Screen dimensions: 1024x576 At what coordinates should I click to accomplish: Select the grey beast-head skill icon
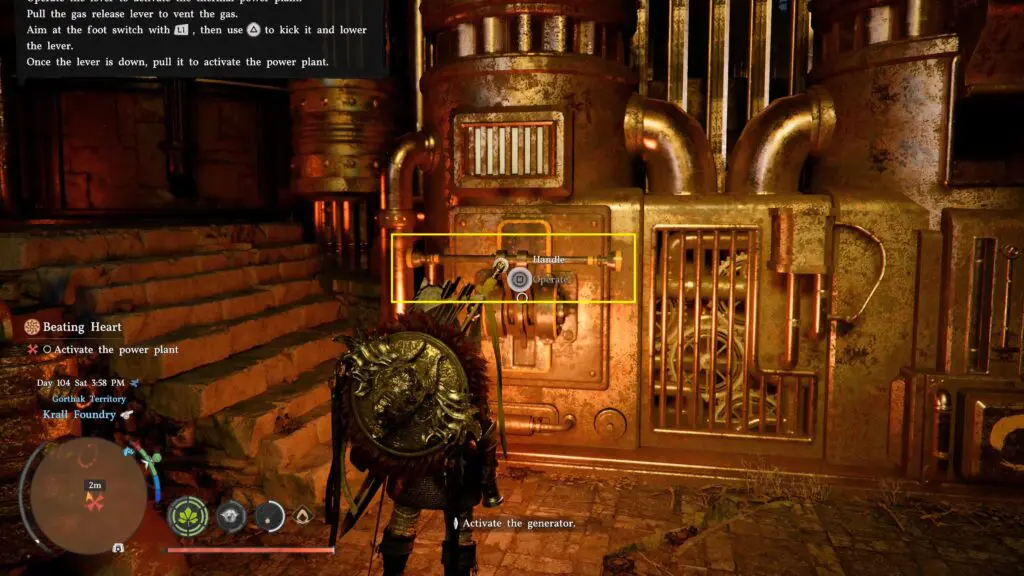coord(232,515)
